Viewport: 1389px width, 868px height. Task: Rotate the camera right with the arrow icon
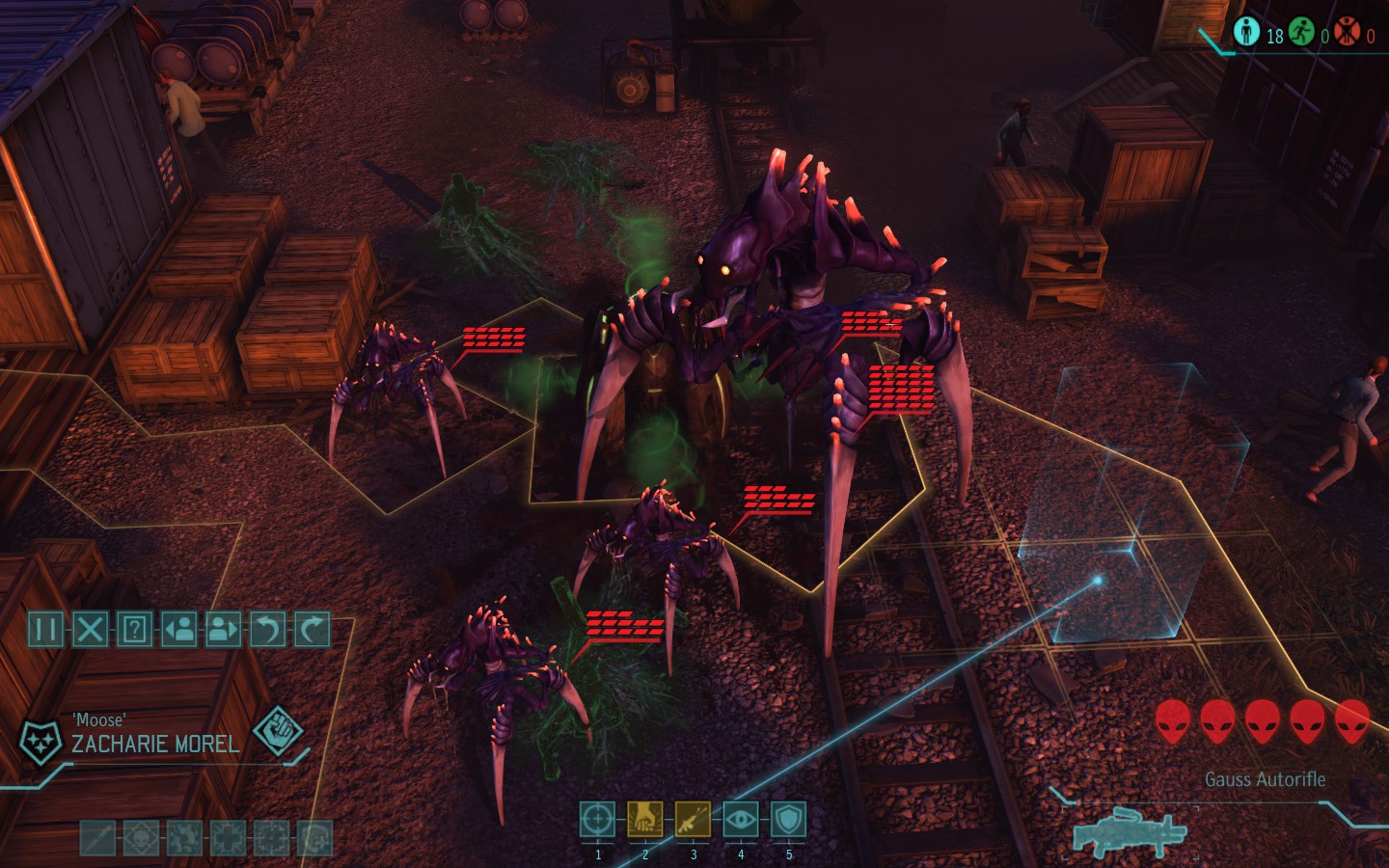click(311, 628)
